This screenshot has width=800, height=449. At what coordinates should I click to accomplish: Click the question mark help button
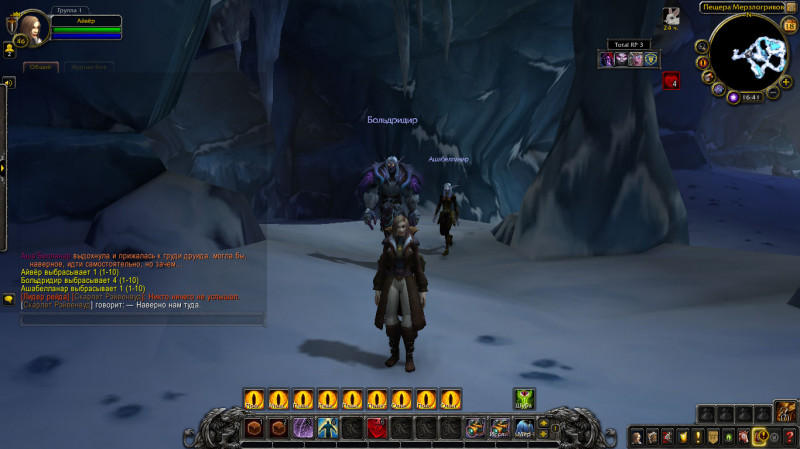pyautogui.click(x=790, y=437)
